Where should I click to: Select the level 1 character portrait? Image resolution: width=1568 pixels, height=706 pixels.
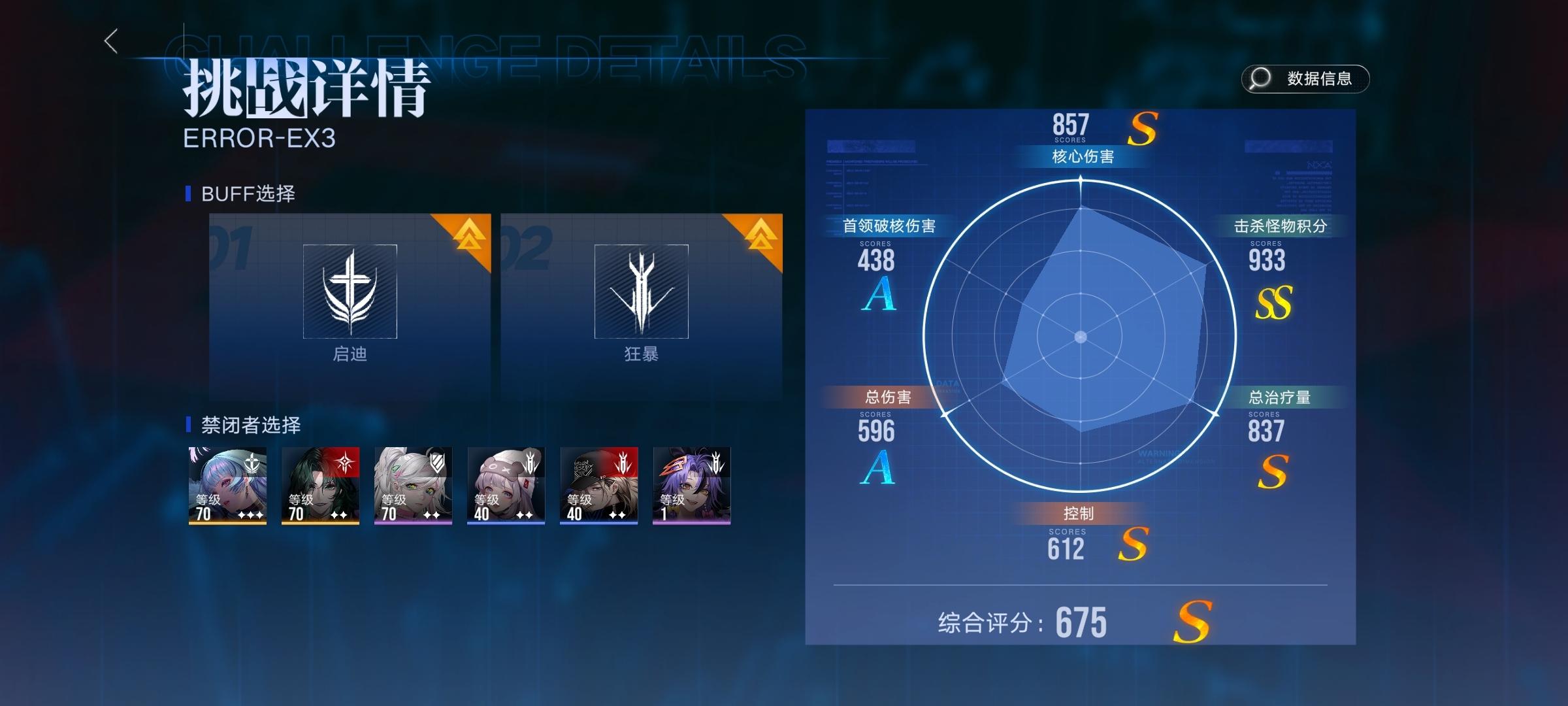tap(691, 484)
